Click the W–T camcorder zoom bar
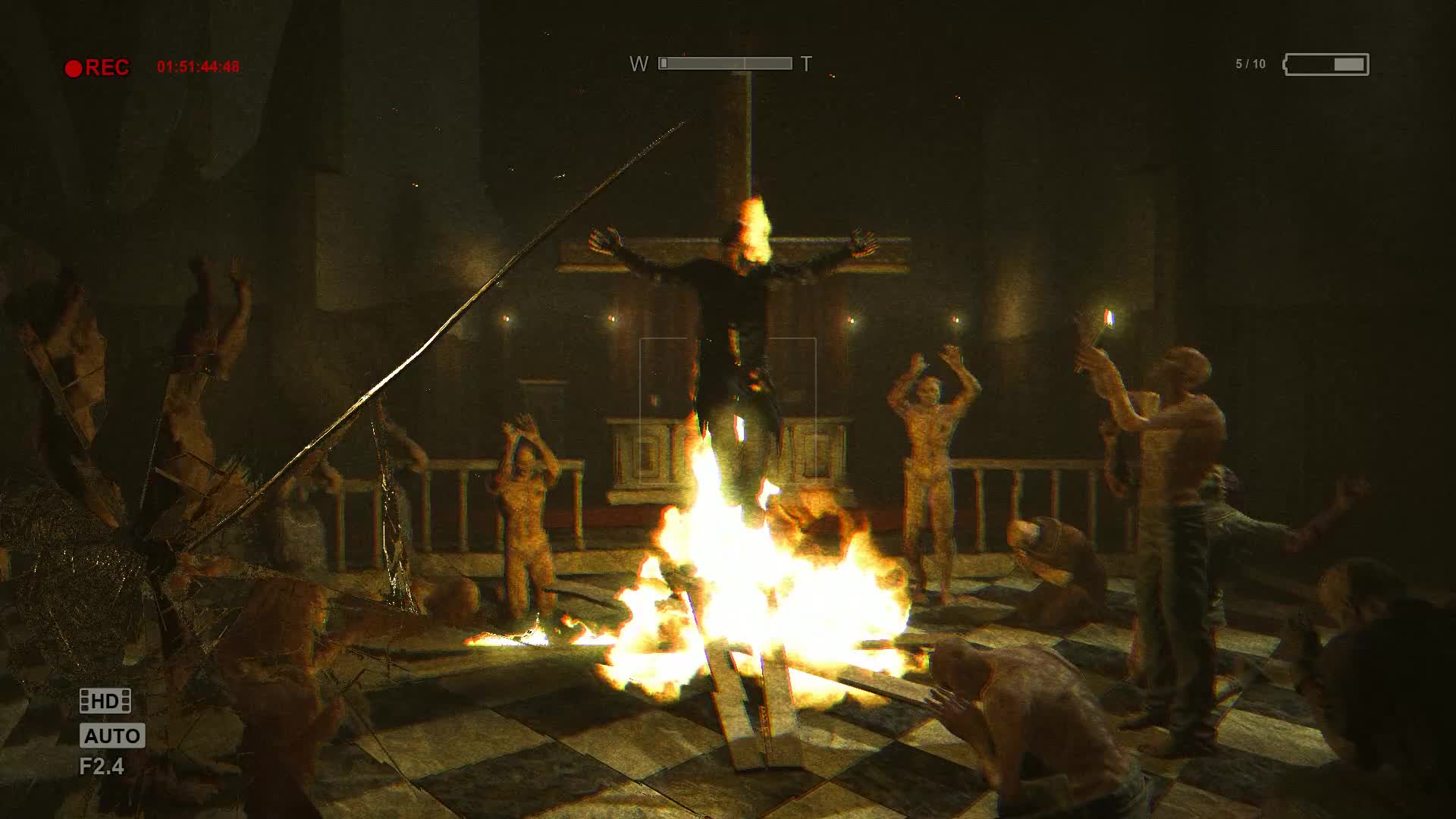The height and width of the screenshot is (819, 1456). (x=725, y=64)
